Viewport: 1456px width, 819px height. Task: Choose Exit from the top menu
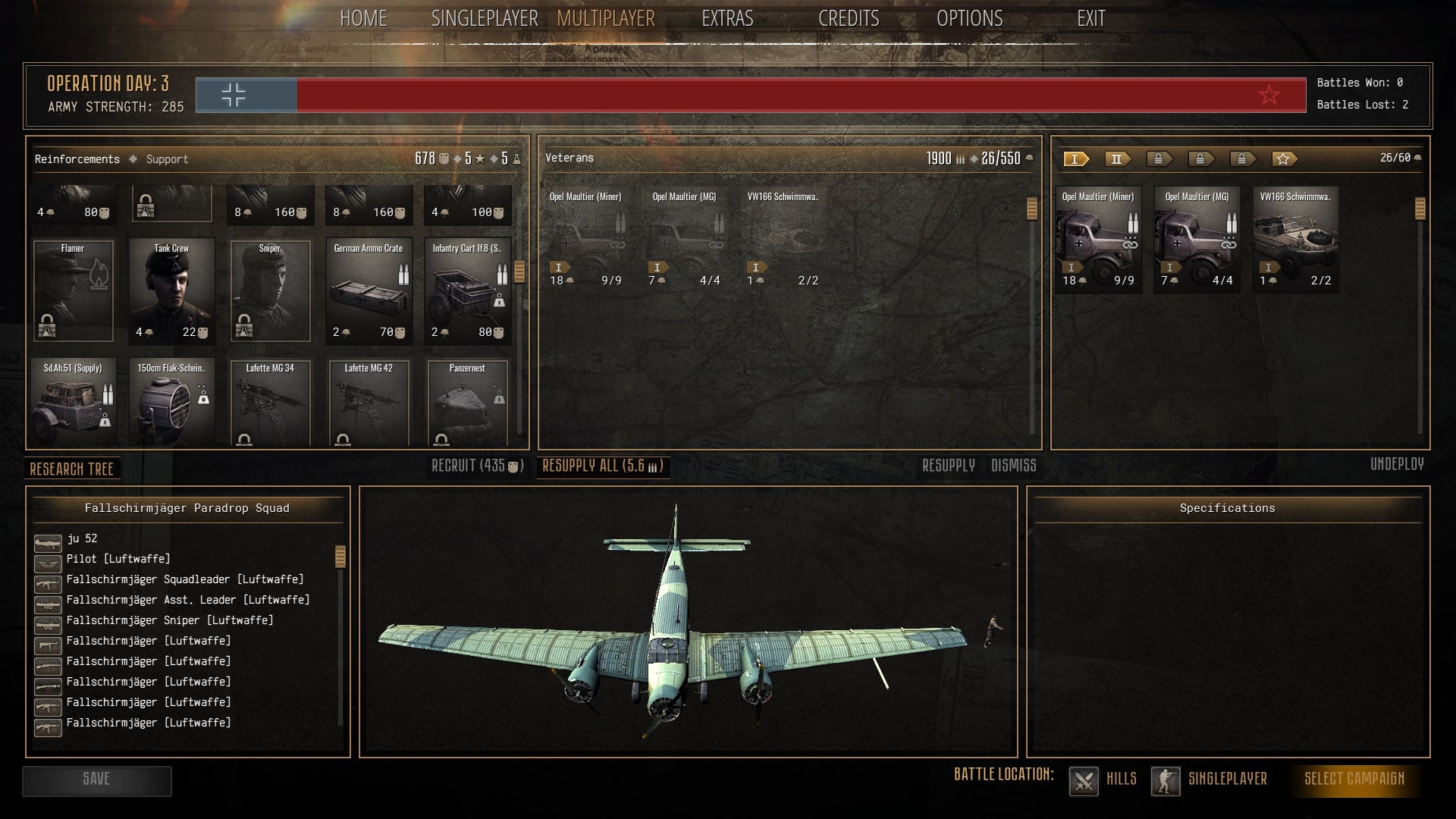click(x=1090, y=19)
